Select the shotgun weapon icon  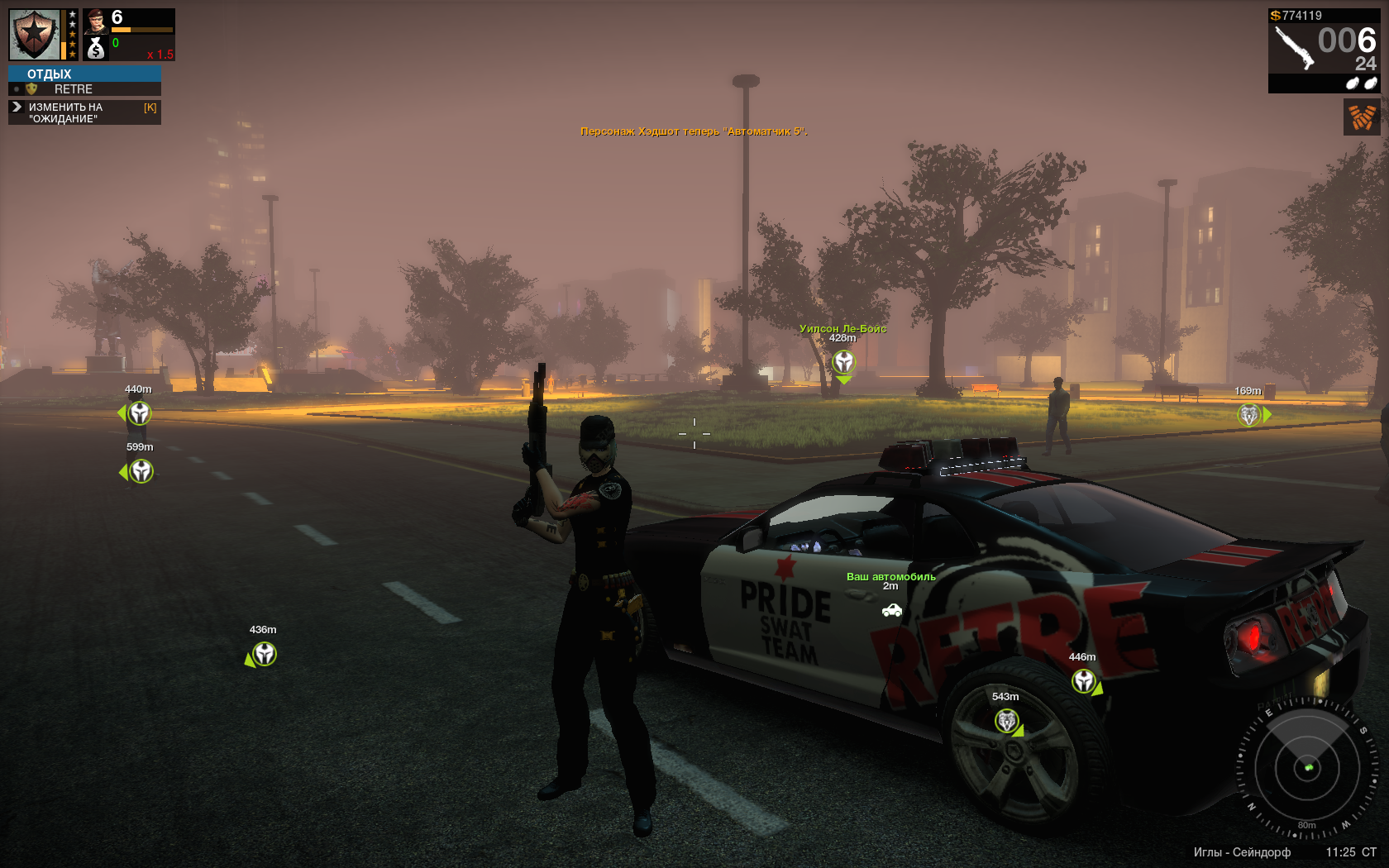click(1294, 48)
